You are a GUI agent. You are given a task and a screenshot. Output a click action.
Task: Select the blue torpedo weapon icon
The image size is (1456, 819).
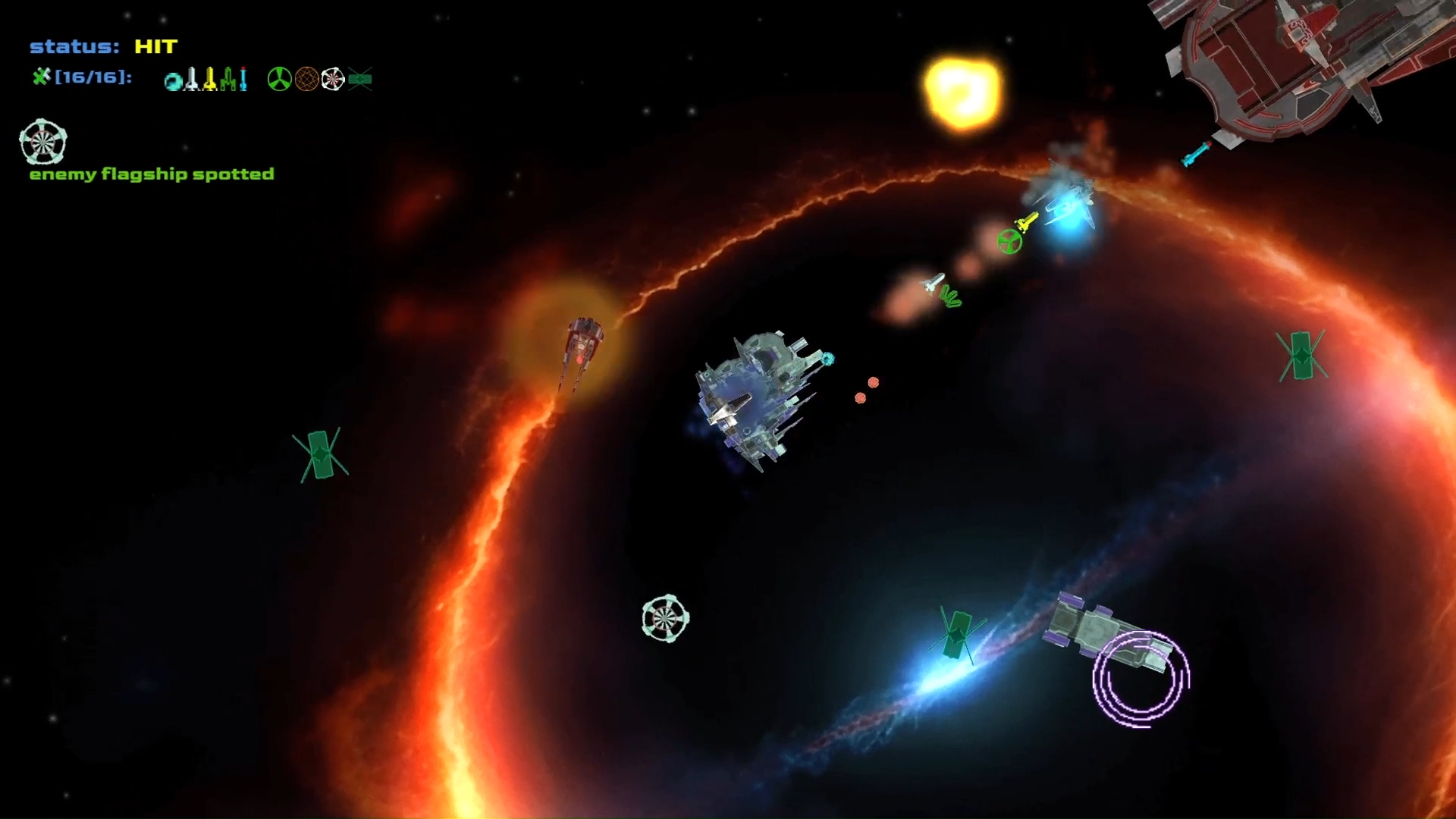[x=243, y=78]
